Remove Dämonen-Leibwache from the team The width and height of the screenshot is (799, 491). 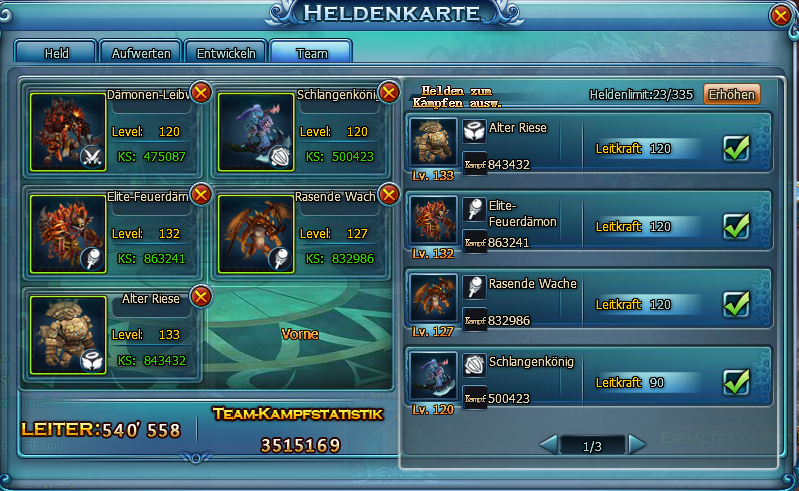point(201,93)
